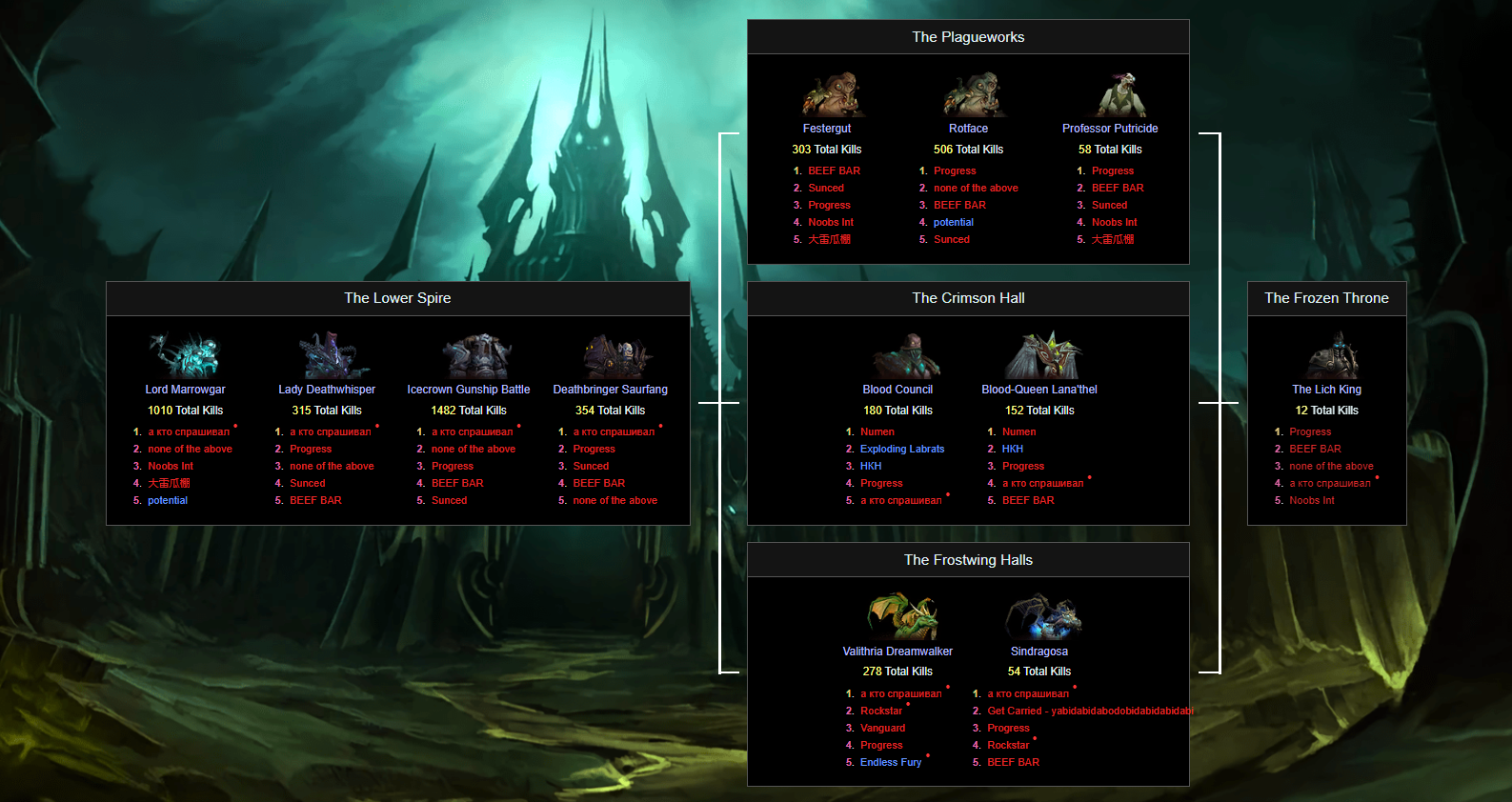Viewport: 1512px width, 802px height.
Task: Click the Lich King portrait thumbnail
Action: pyautogui.click(x=1331, y=356)
